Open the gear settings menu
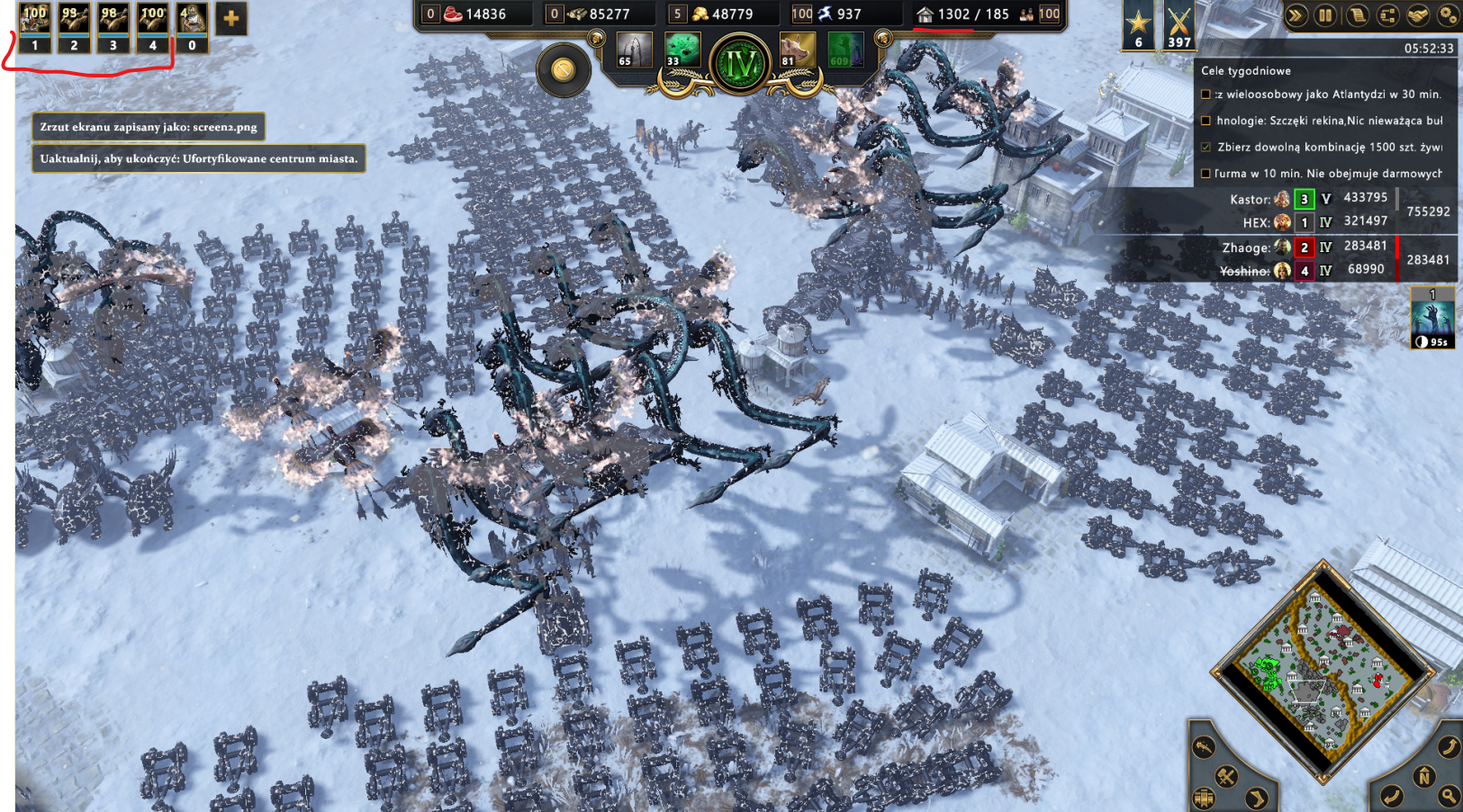This screenshot has height=812, width=1463. tap(1447, 15)
